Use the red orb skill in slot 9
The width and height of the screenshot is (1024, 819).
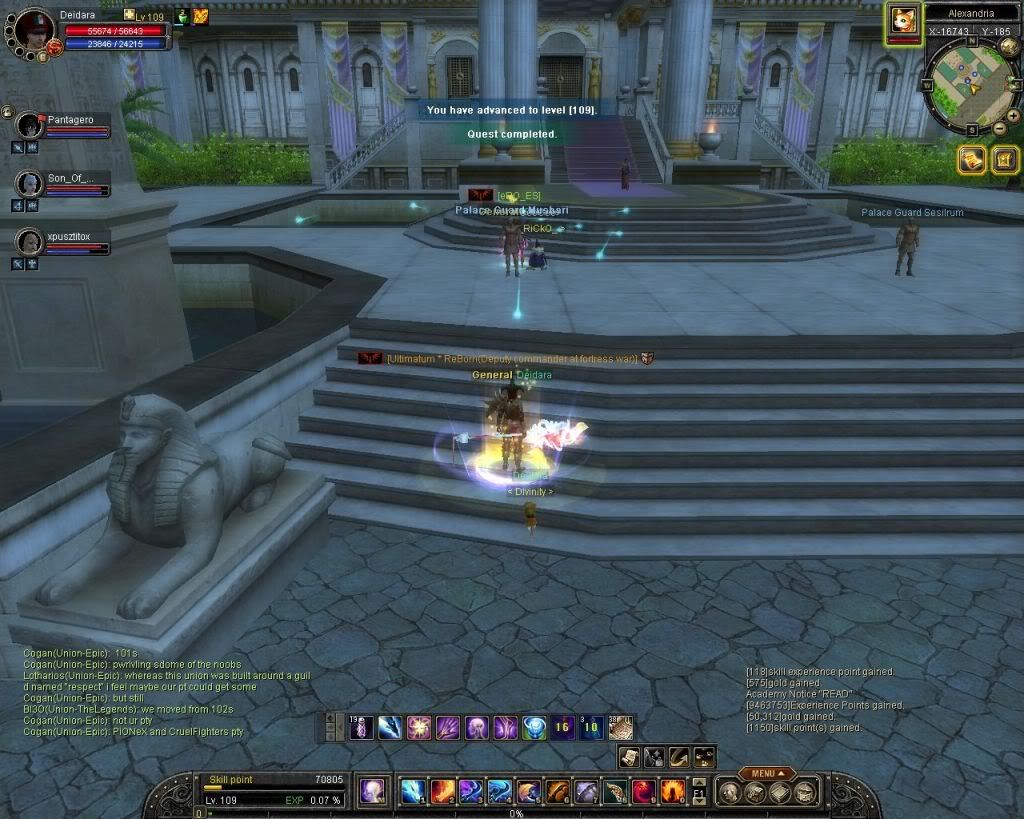coord(644,791)
